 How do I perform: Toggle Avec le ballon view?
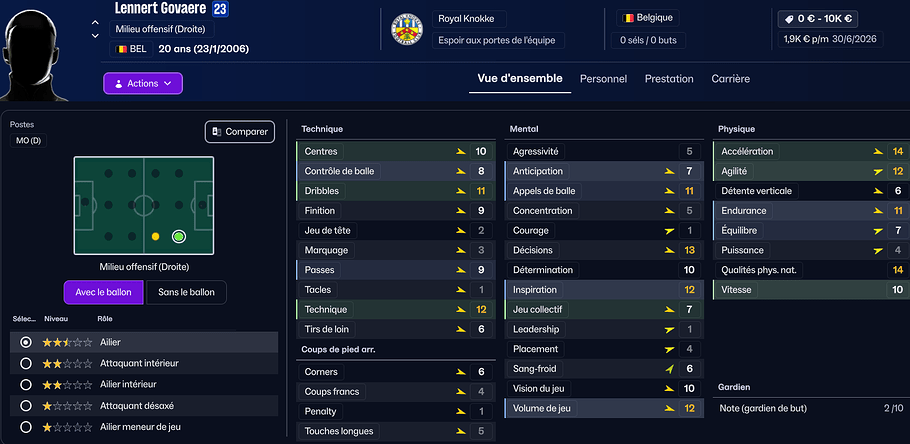103,292
